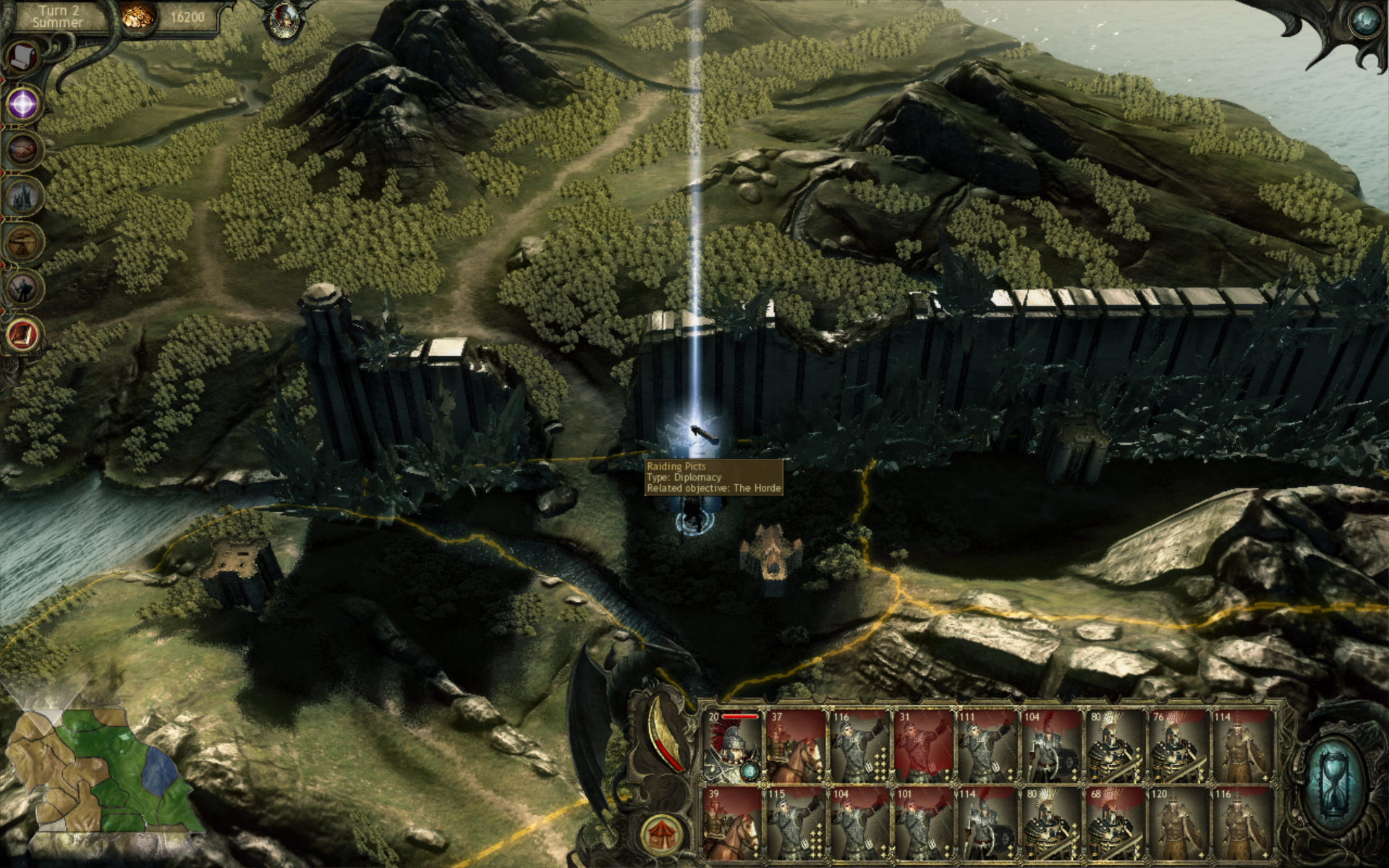
Task: Select the hero unit card with 20
Action: (733, 746)
